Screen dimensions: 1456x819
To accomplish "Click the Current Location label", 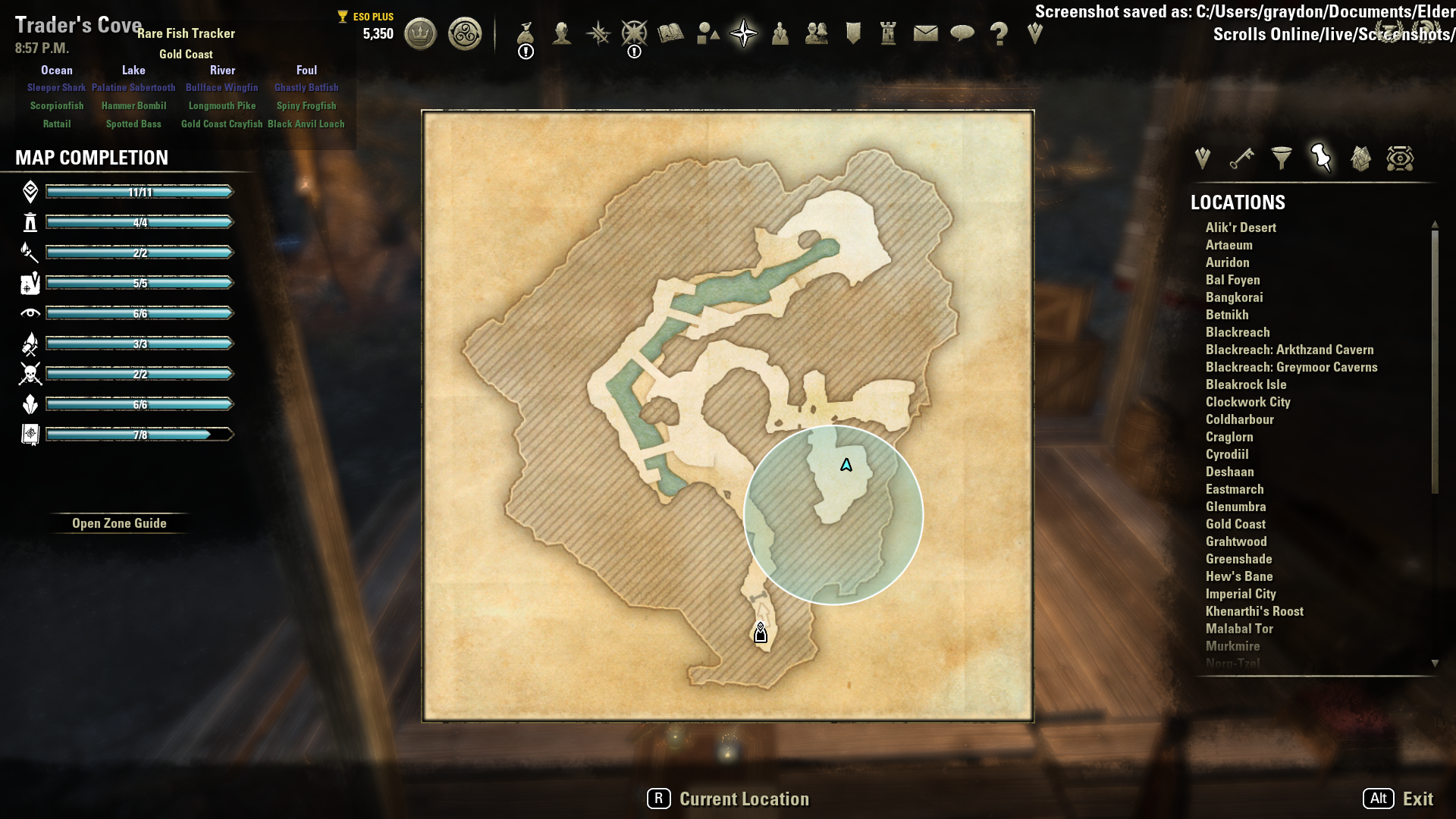I will (744, 799).
